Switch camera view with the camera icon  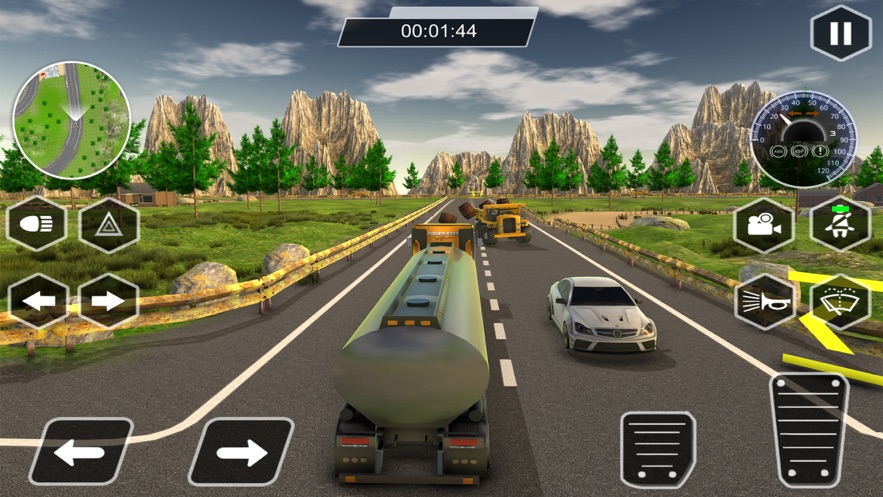click(x=764, y=225)
